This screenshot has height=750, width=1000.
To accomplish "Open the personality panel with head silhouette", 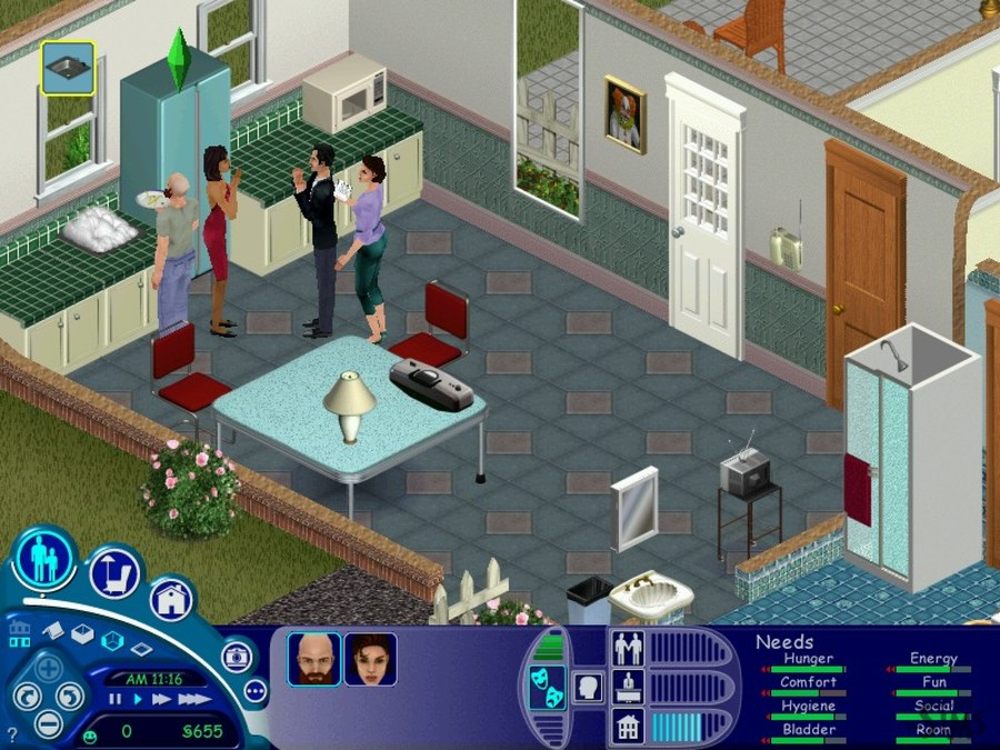I will coord(589,689).
